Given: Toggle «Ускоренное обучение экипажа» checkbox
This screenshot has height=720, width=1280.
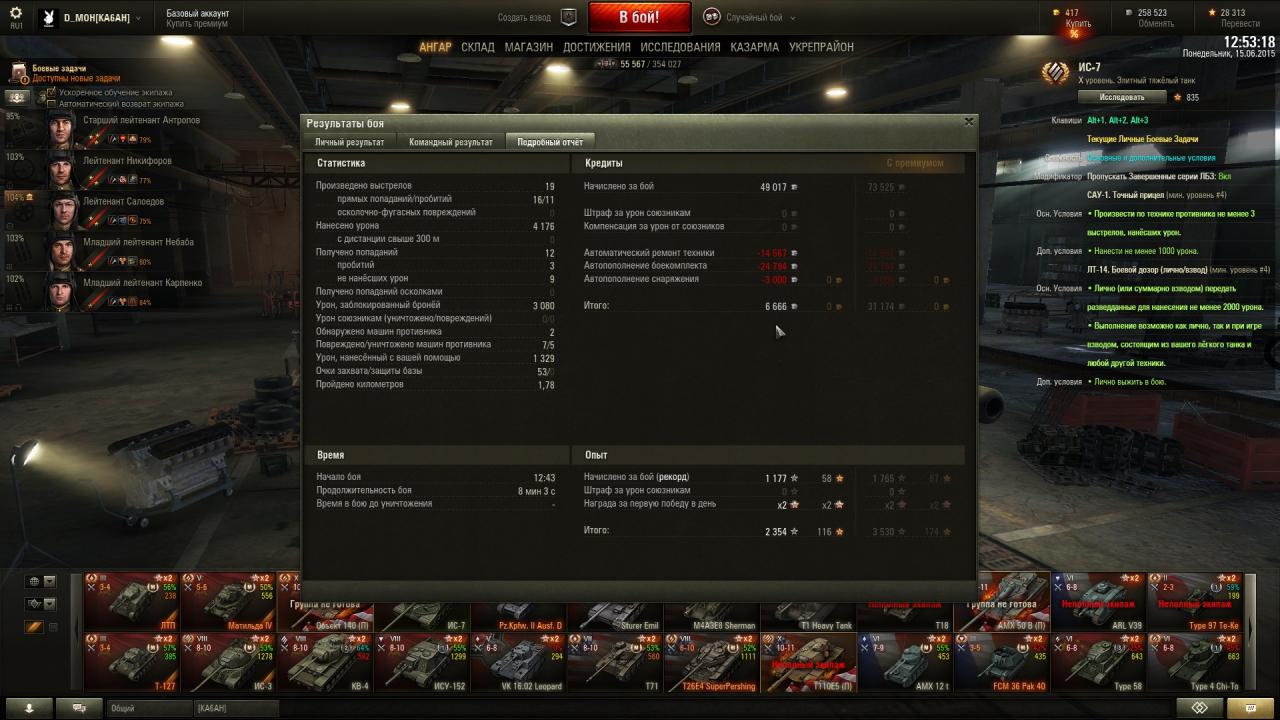Looking at the screenshot, I should pyautogui.click(x=52, y=92).
